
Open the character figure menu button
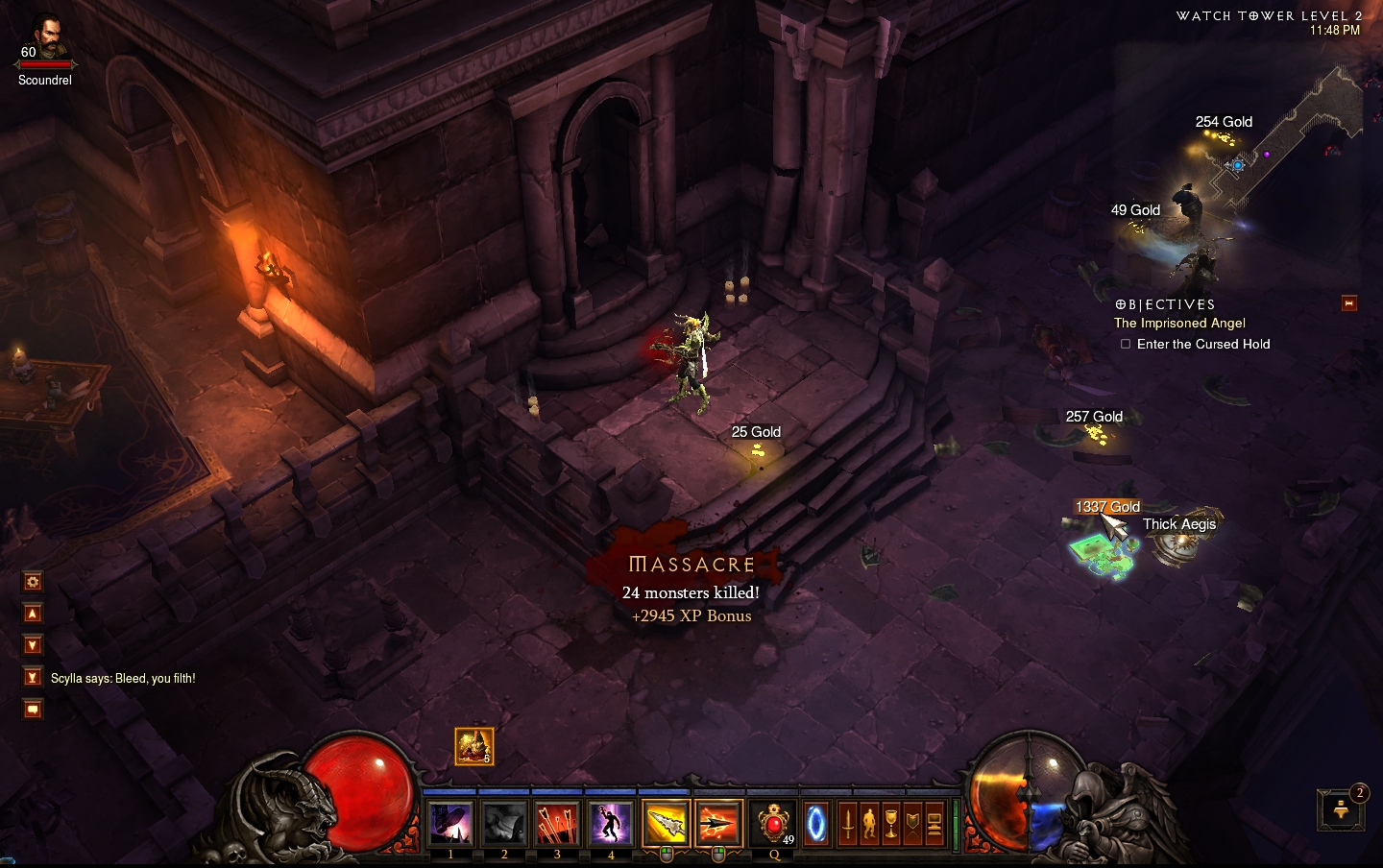click(869, 824)
